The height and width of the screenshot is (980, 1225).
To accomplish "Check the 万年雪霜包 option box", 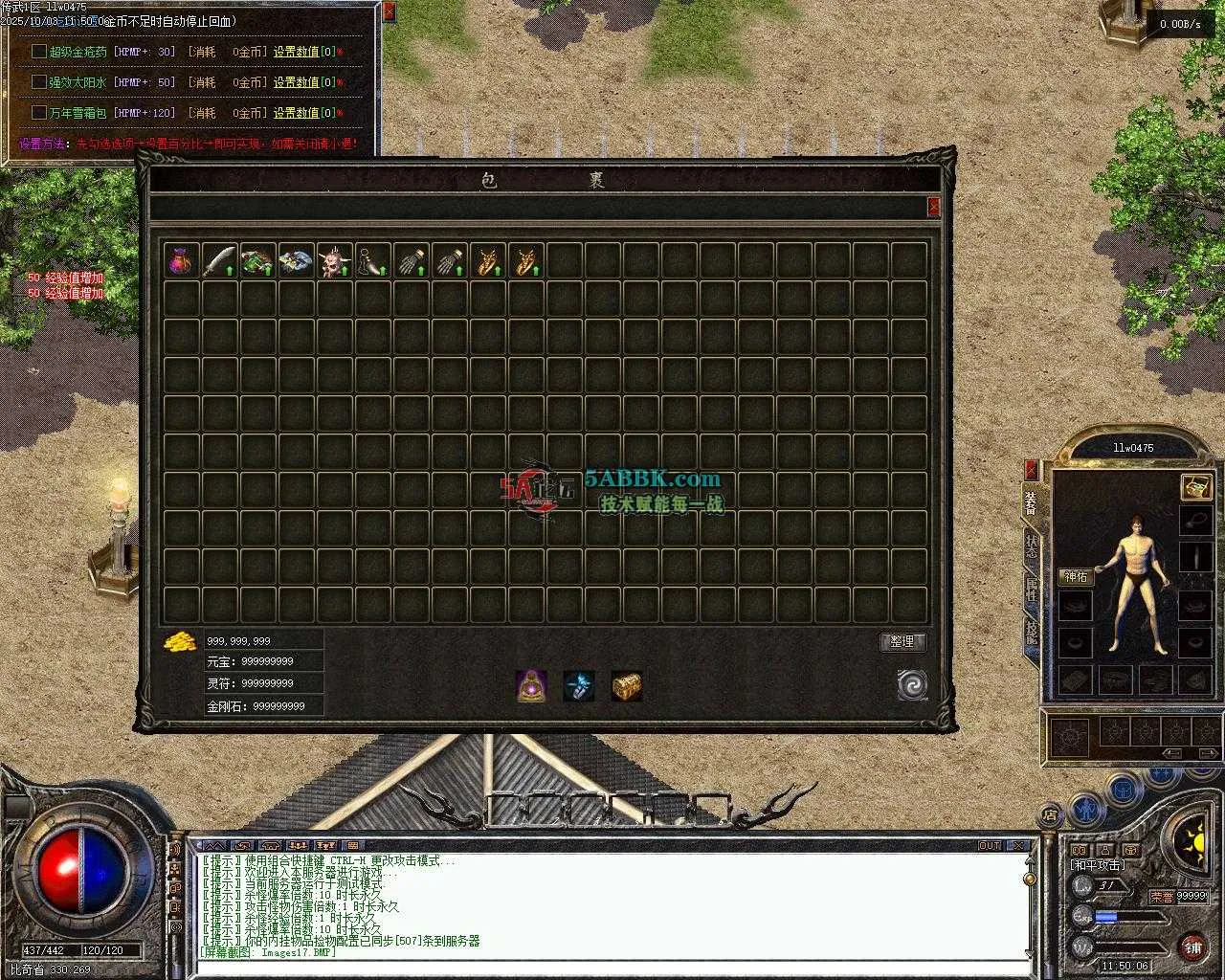I will point(39,113).
